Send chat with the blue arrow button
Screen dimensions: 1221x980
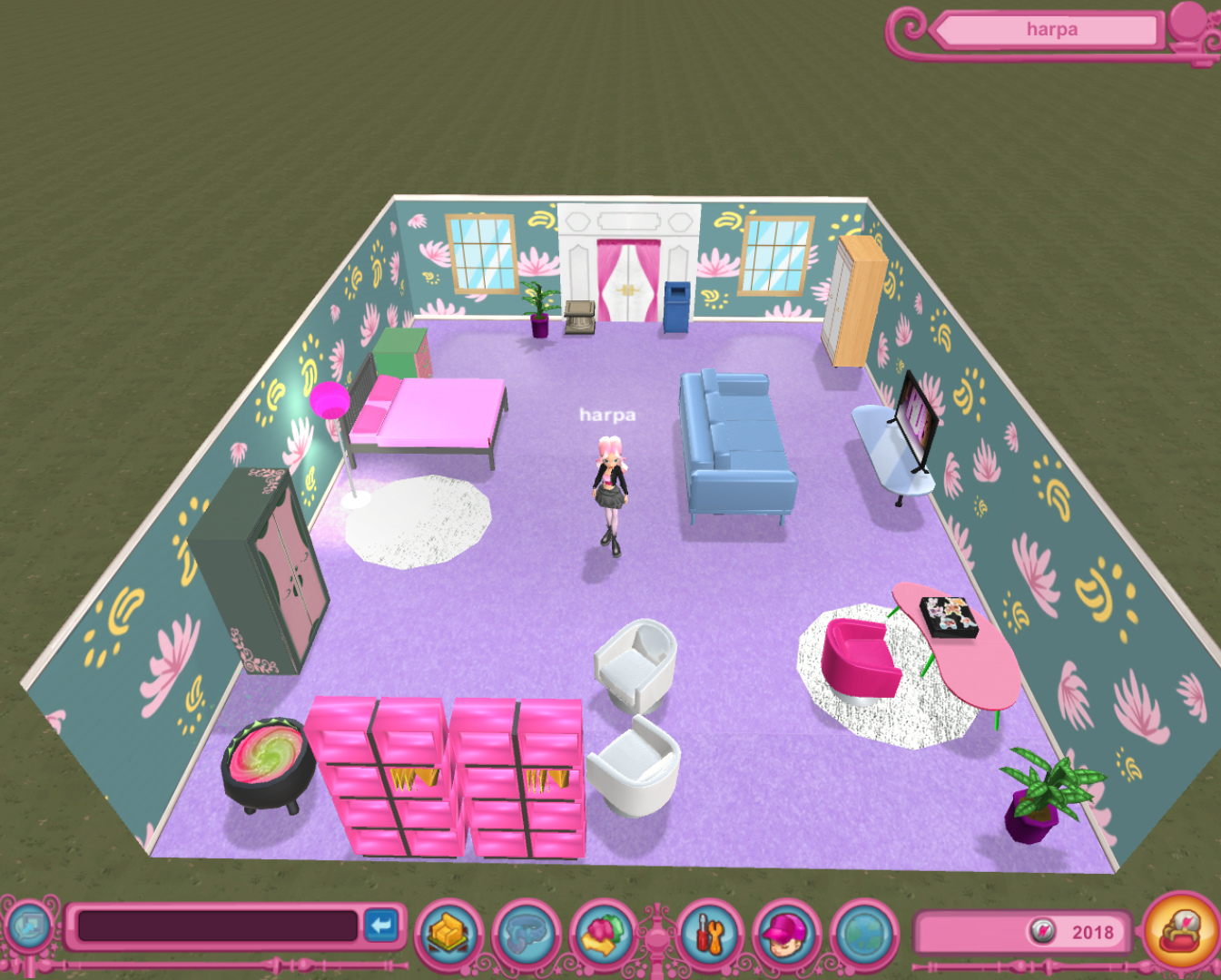coord(381,926)
